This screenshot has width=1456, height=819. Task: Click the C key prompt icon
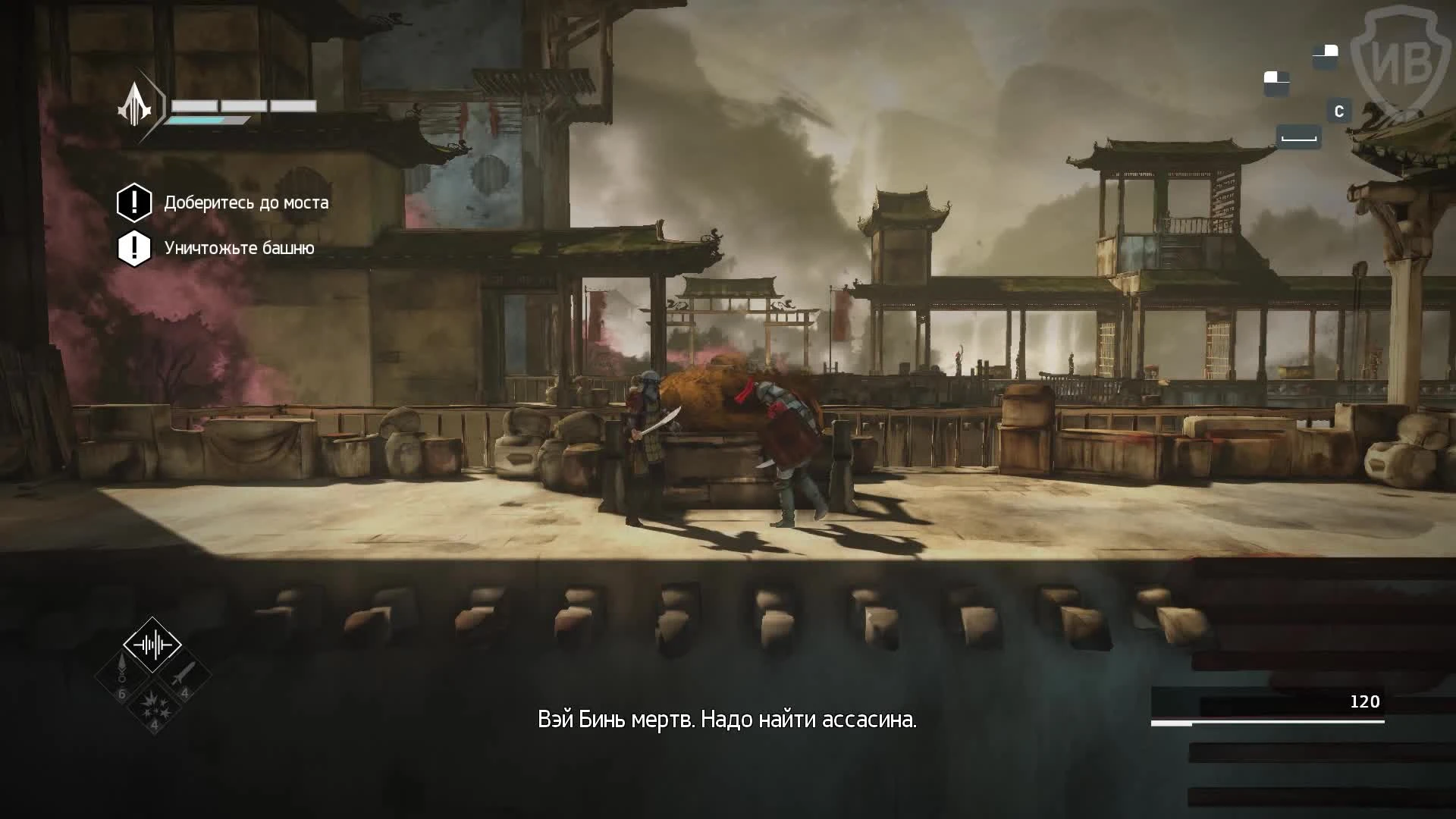coord(1339,111)
